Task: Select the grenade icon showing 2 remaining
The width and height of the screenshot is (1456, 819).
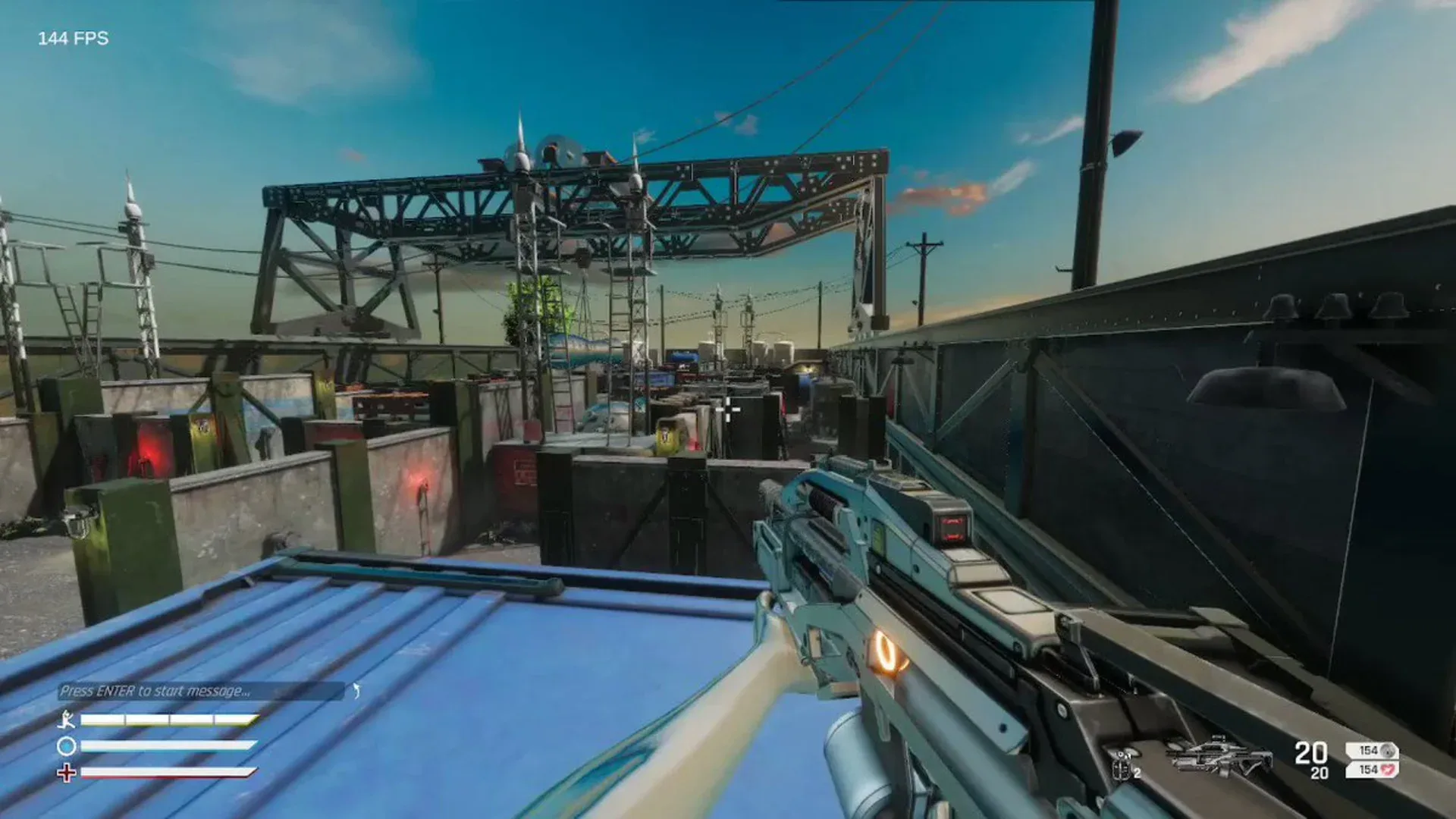Action: coord(1122,764)
